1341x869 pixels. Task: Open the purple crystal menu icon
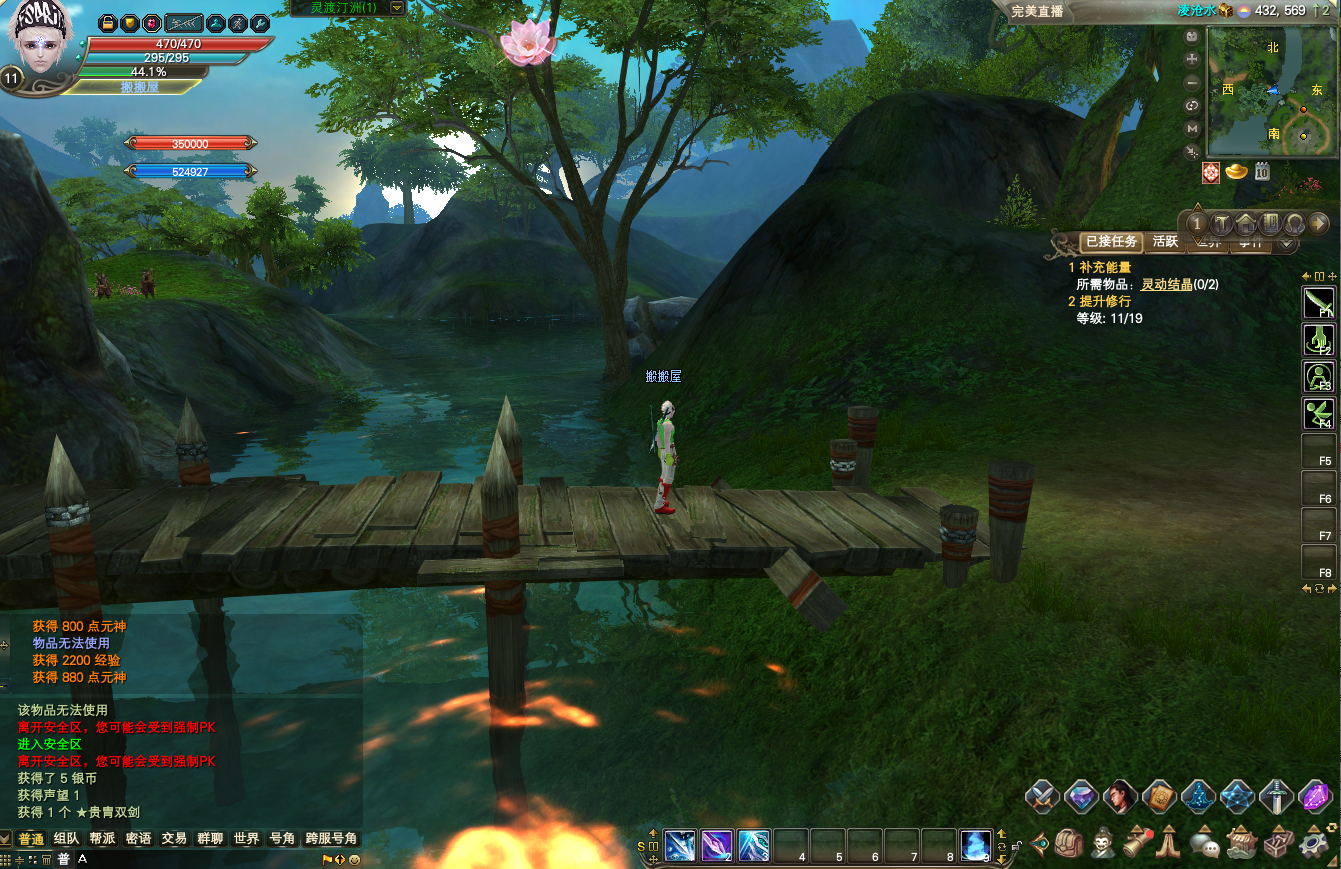point(1314,797)
